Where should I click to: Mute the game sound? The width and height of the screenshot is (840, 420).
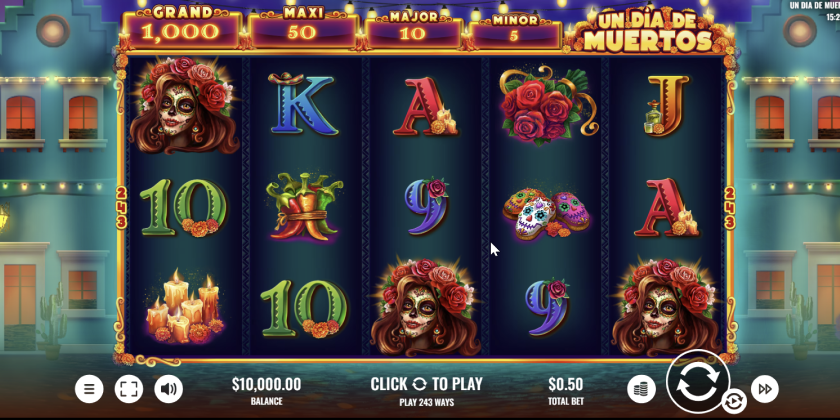tap(168, 389)
